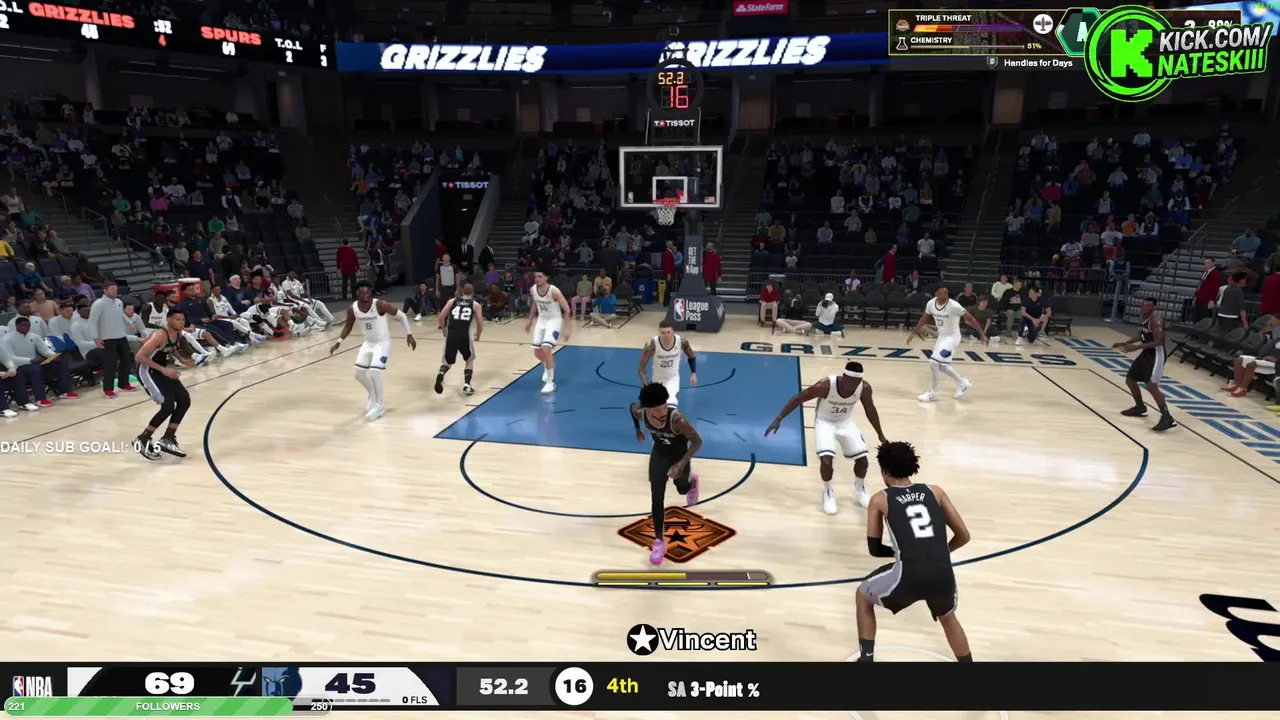The height and width of the screenshot is (720, 1280).
Task: Select the Triple Threat takeover icon
Action: click(x=902, y=25)
